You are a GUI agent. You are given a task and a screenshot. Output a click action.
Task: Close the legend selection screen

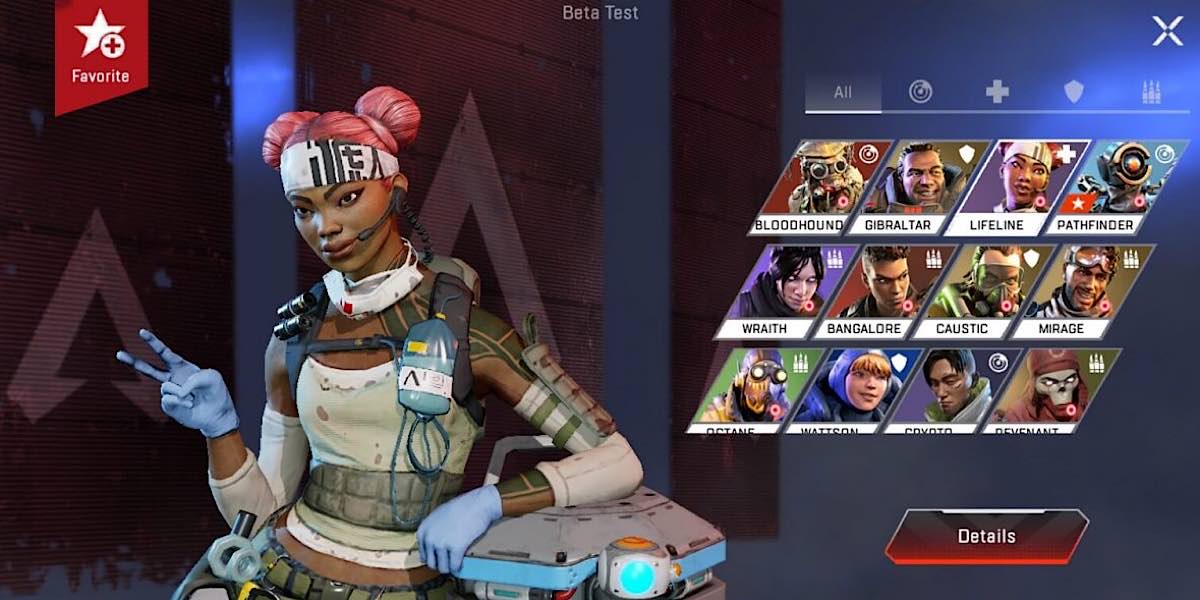[x=1167, y=31]
